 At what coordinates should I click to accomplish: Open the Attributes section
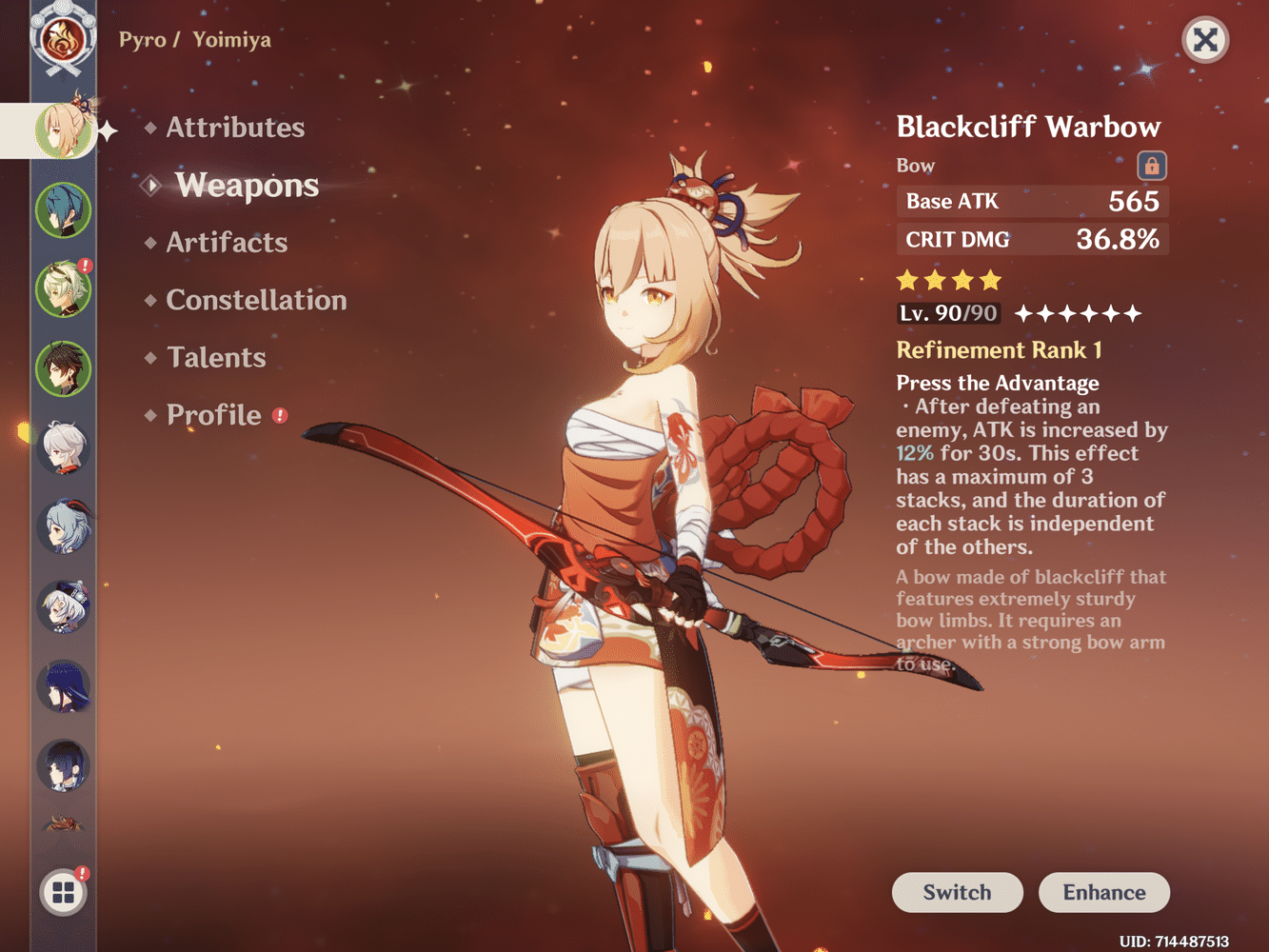[x=235, y=128]
